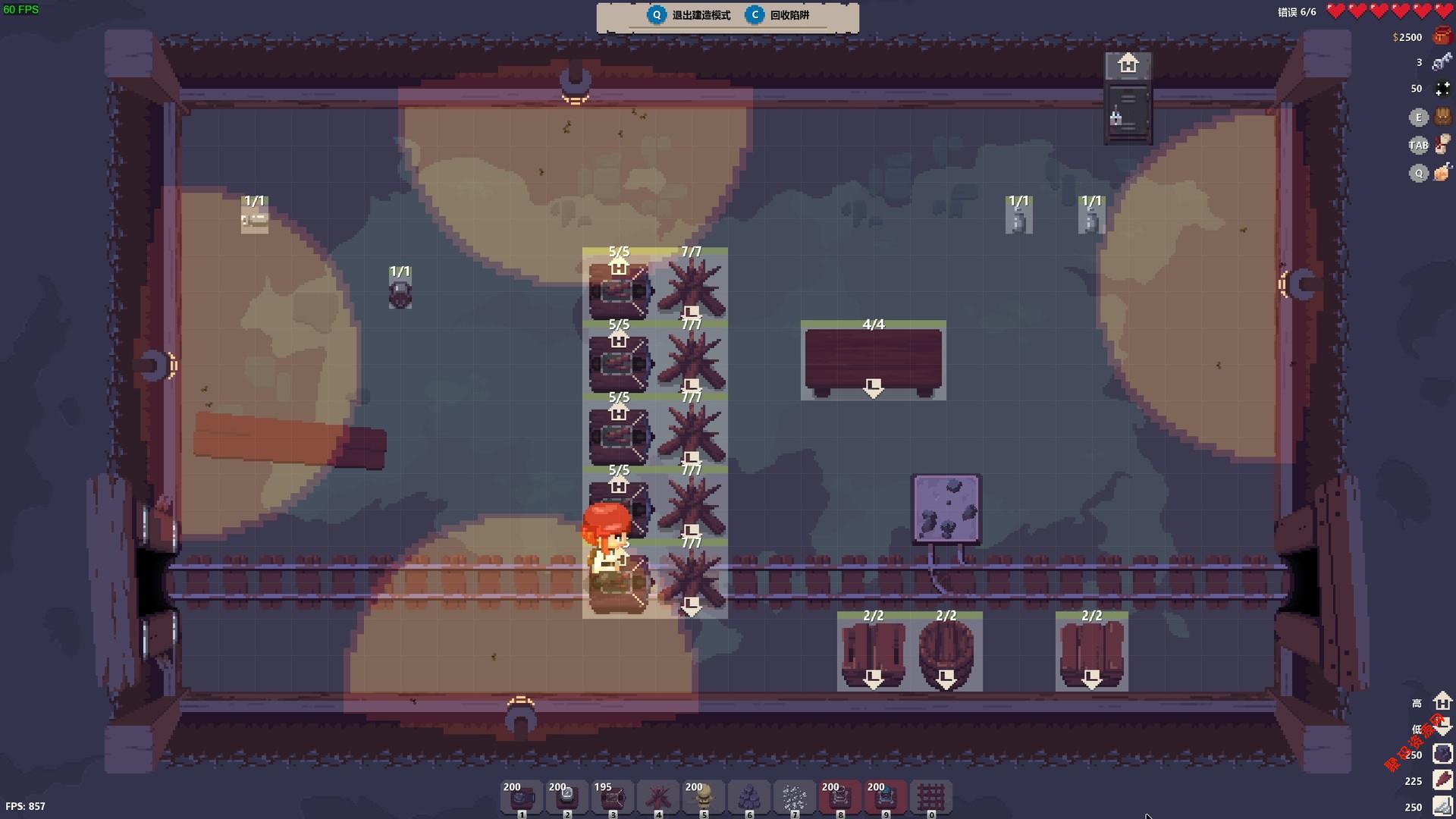This screenshot has height=819, width=1456.
Task: Select the training dummy in hotbar slot 5
Action: tap(704, 797)
